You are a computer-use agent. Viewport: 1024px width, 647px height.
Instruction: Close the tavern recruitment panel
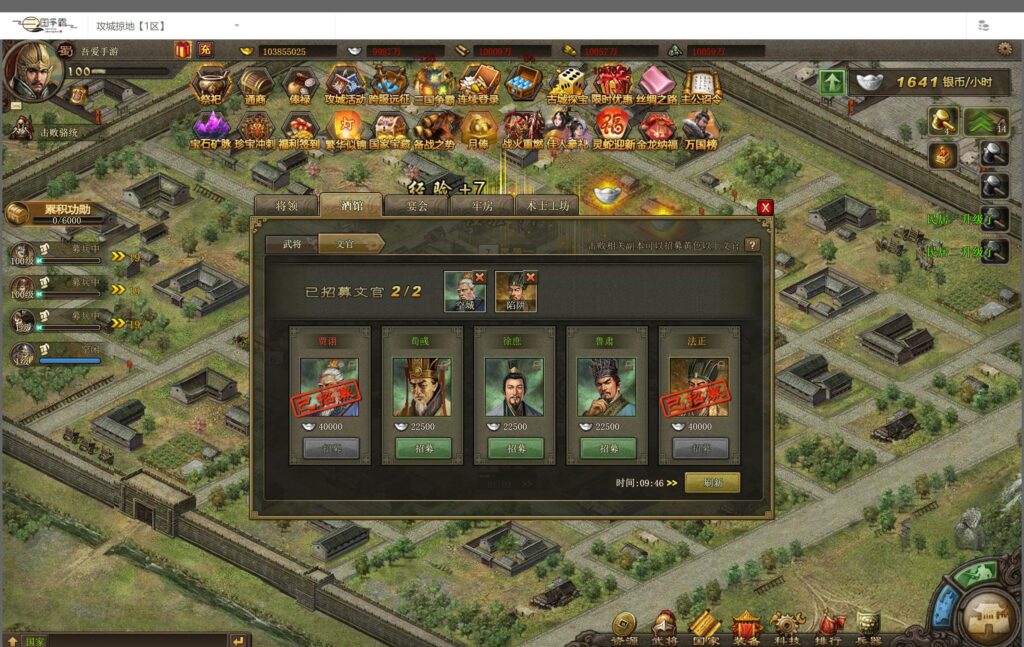click(x=765, y=207)
